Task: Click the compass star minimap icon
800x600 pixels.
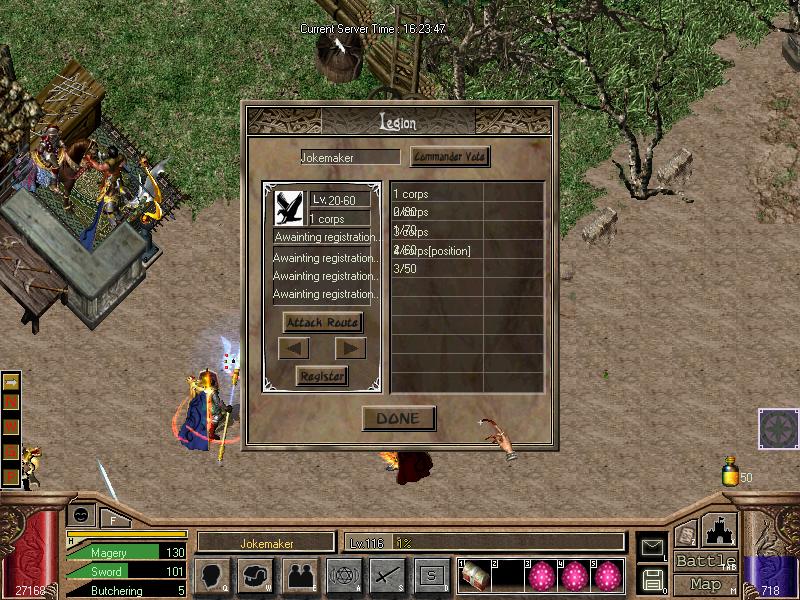Action: click(x=778, y=430)
